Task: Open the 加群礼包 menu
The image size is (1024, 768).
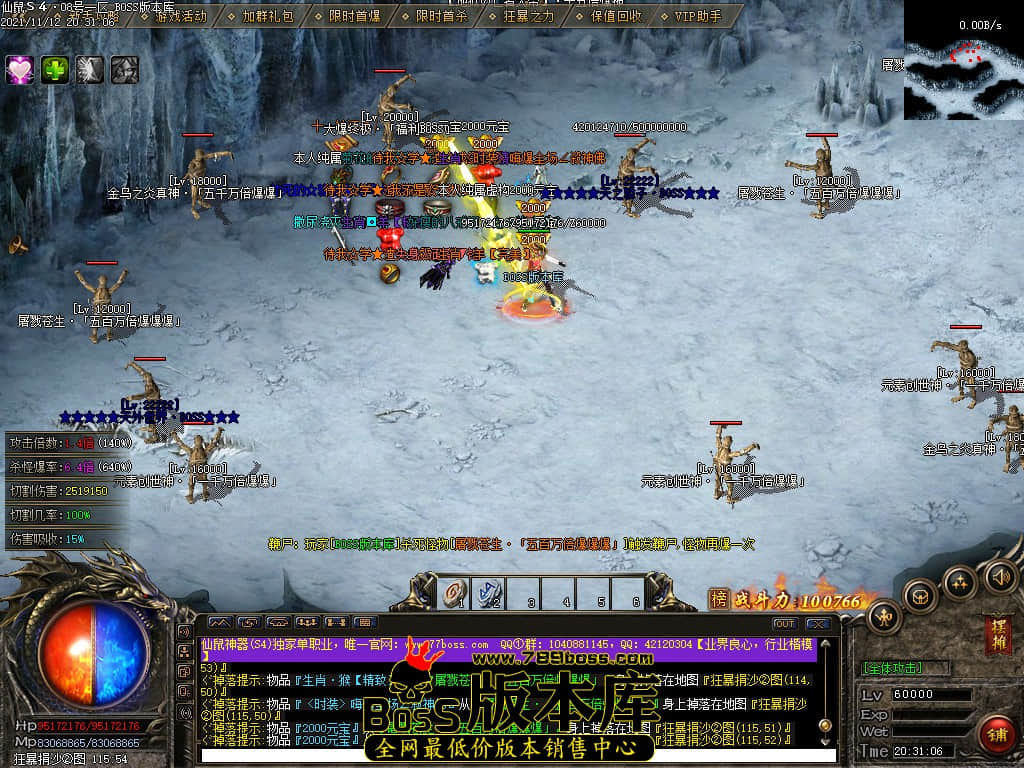Action: pos(268,16)
